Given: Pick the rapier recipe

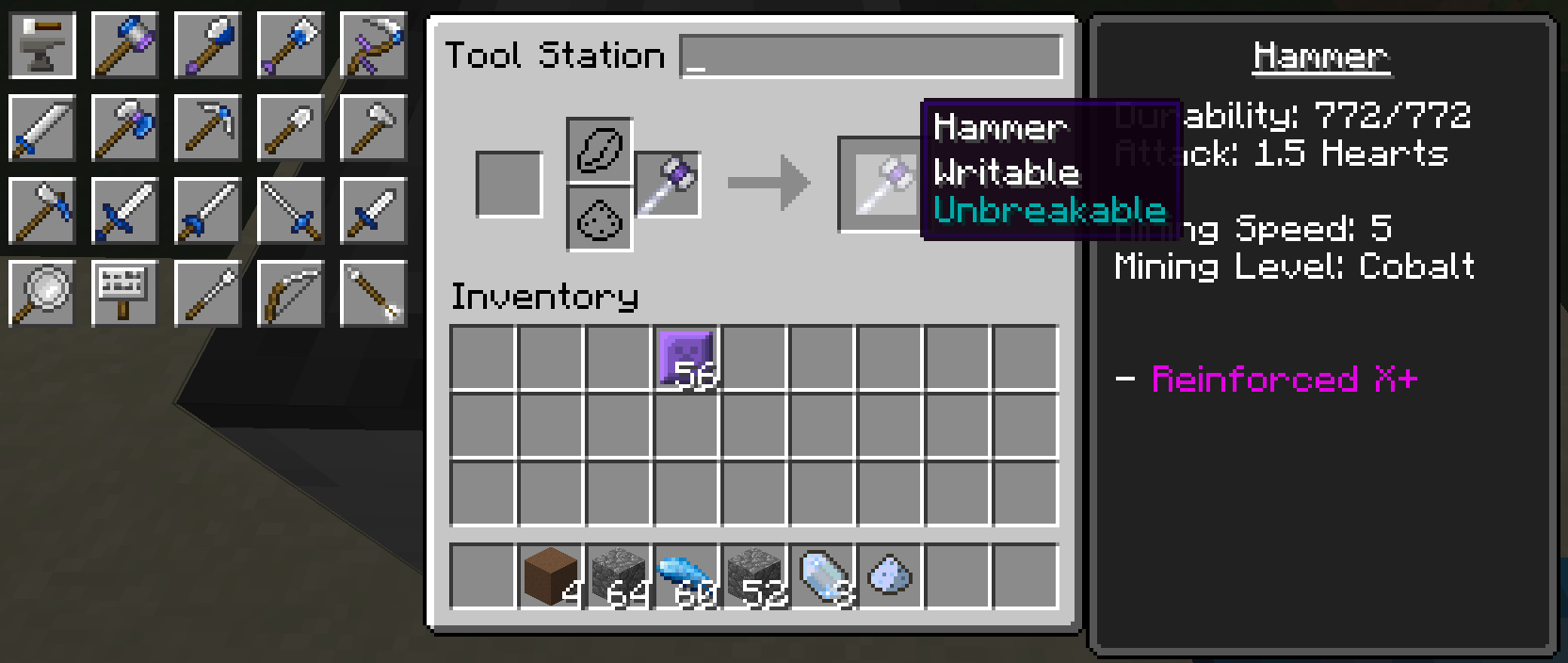Looking at the screenshot, I should click(290, 211).
